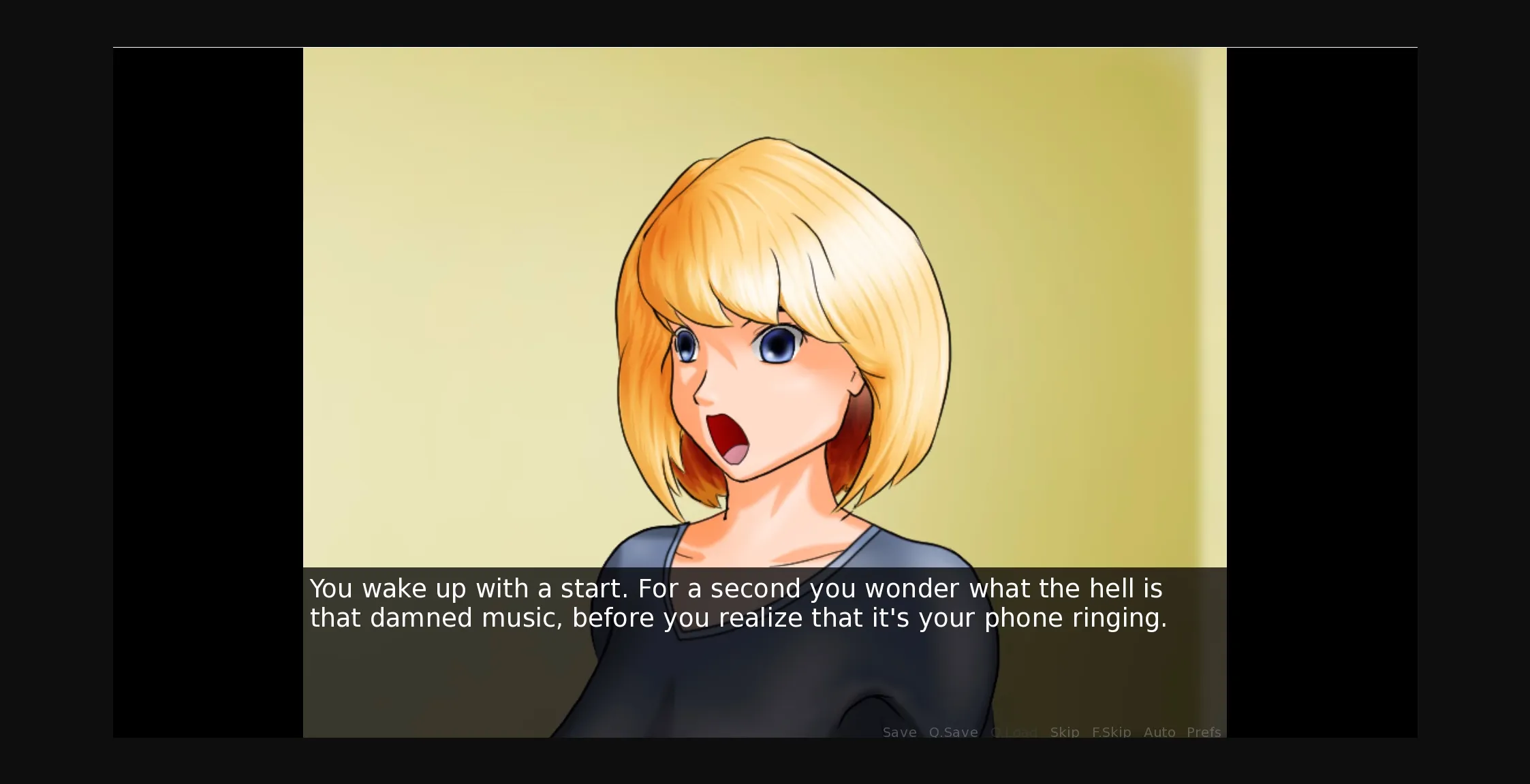
Task: Click F.Skip in the bottom quick menu
Action: (x=1112, y=732)
